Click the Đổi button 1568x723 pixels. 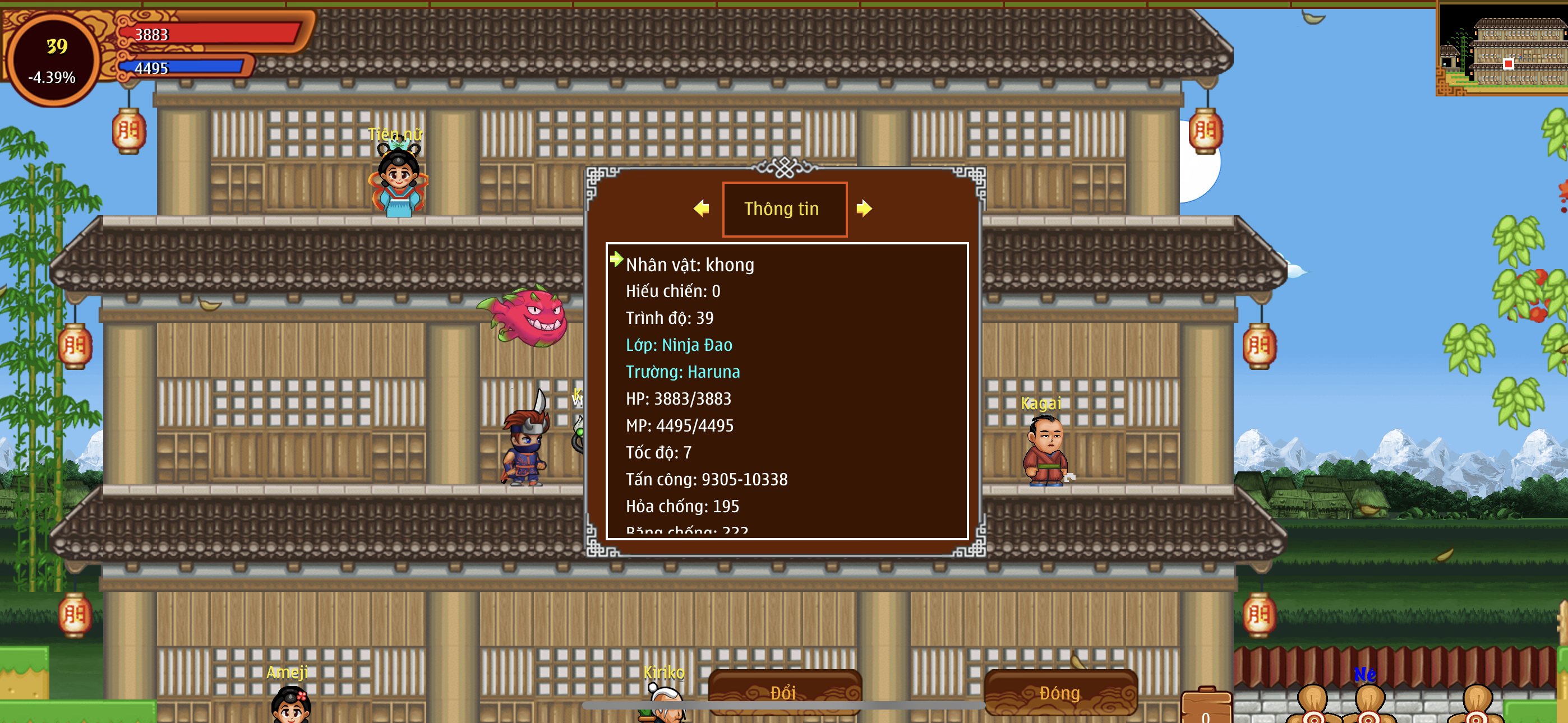click(784, 693)
